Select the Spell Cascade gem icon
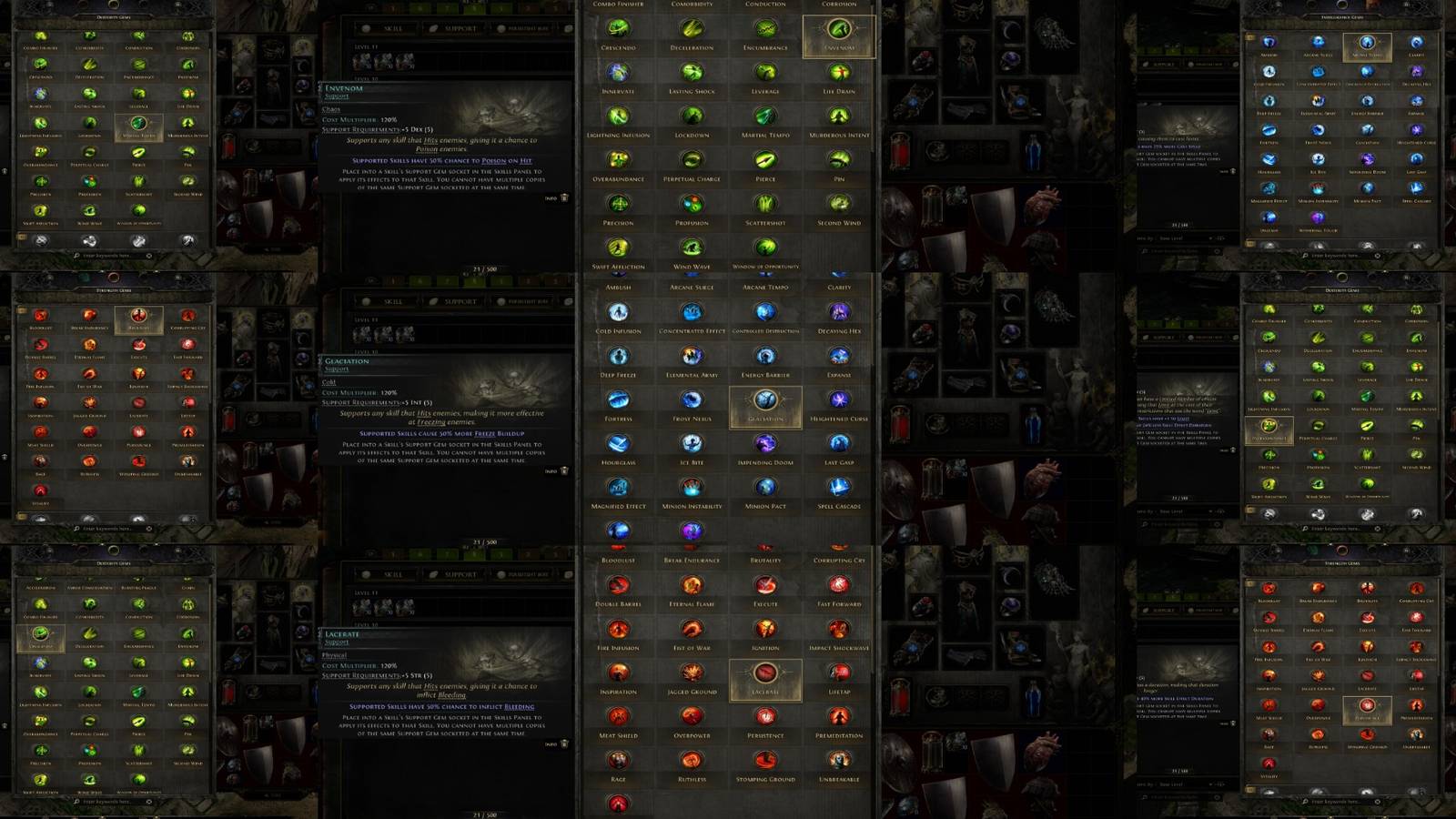This screenshot has height=819, width=1456. 837,487
